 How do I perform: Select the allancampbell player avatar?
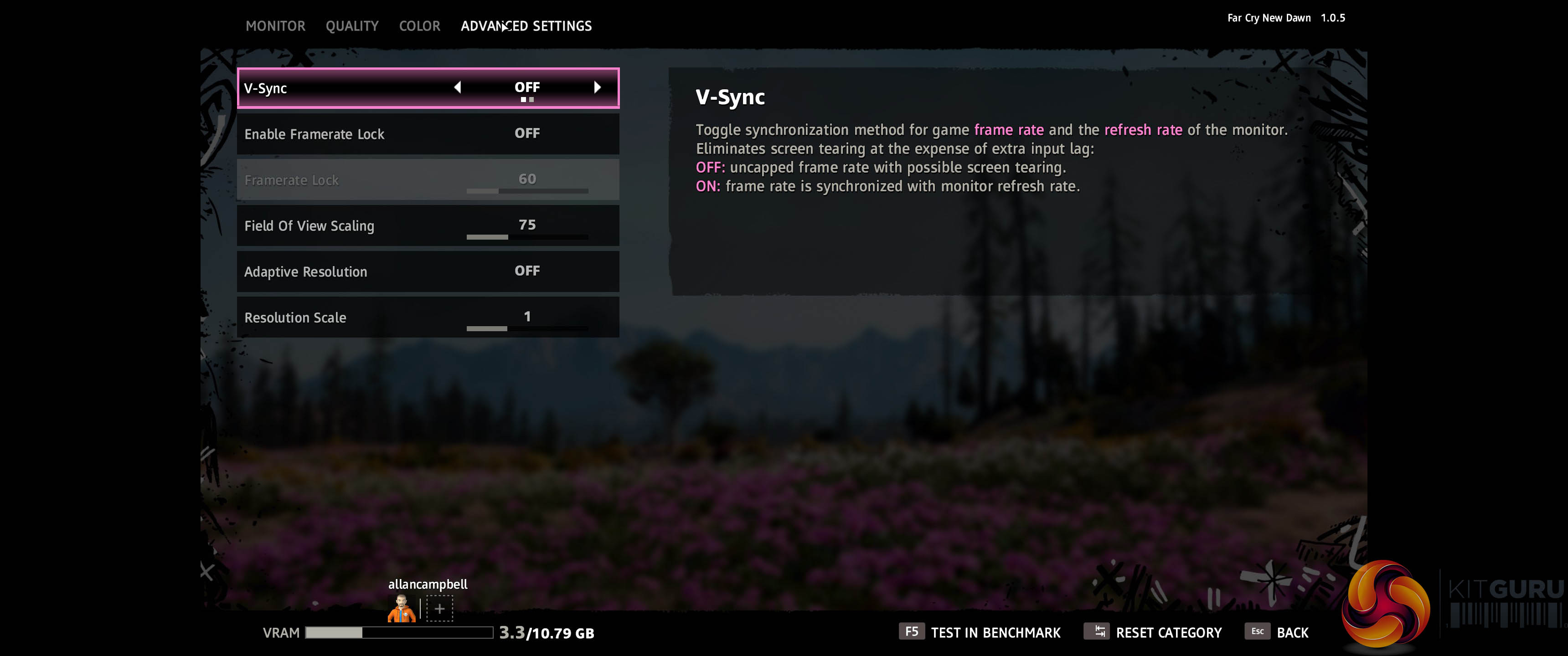point(402,609)
